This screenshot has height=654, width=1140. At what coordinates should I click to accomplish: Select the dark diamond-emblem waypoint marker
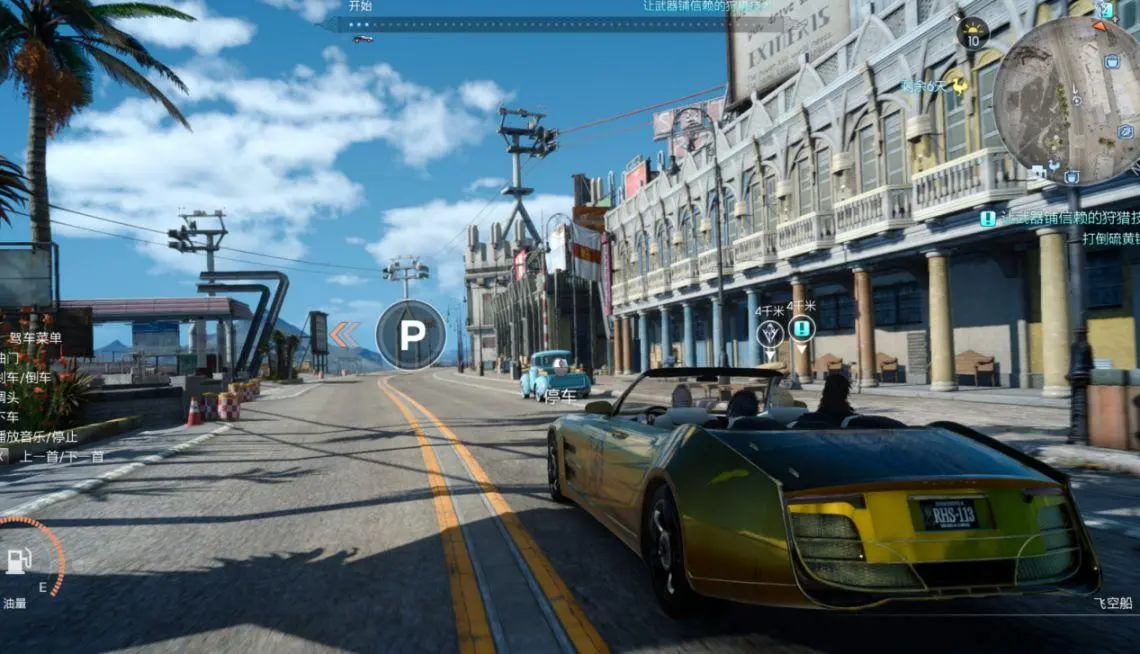pyautogui.click(x=769, y=333)
